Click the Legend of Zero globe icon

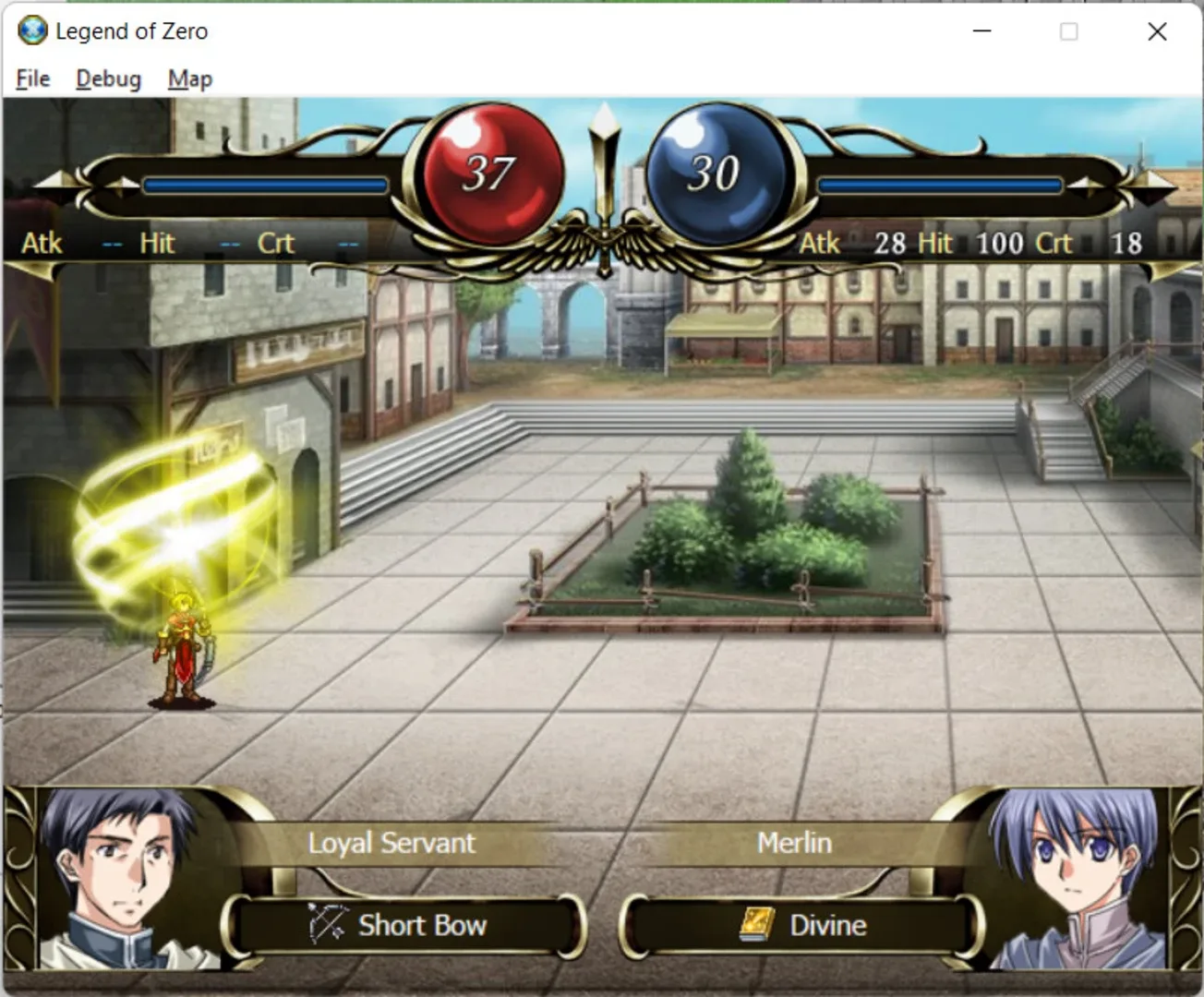(x=30, y=30)
